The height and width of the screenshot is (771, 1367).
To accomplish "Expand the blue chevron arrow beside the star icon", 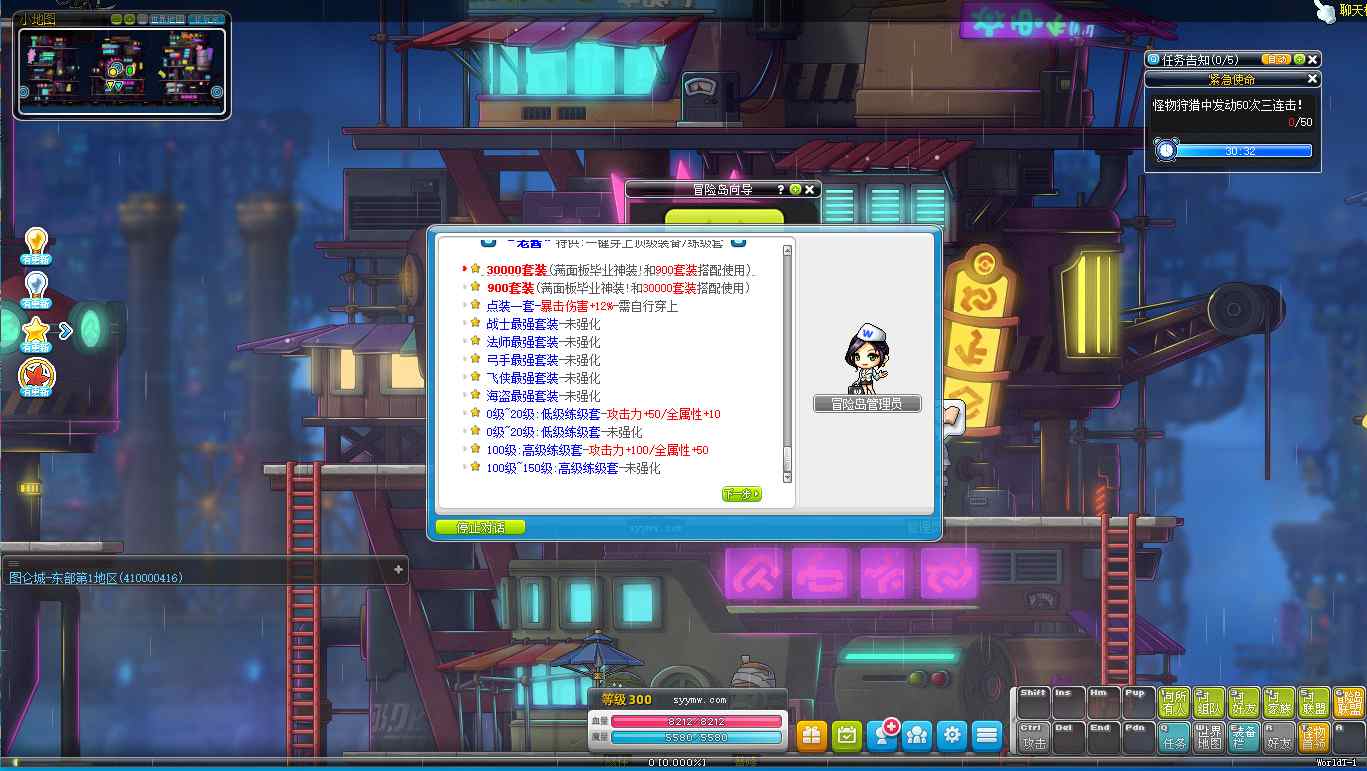I will (67, 331).
